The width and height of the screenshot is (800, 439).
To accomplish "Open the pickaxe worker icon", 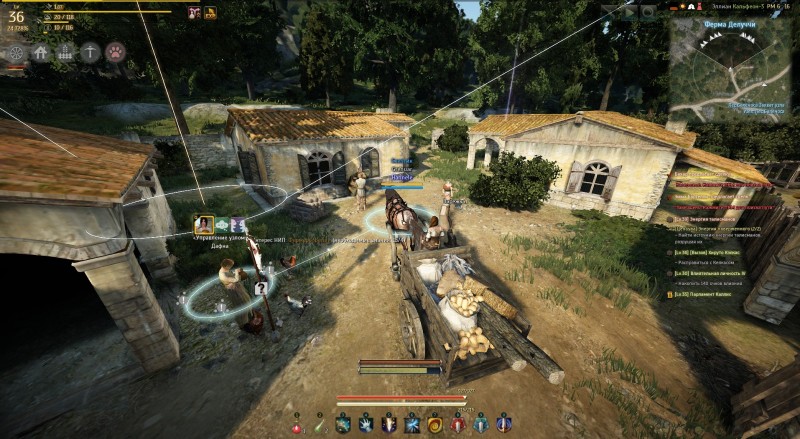I will pyautogui.click(x=91, y=52).
